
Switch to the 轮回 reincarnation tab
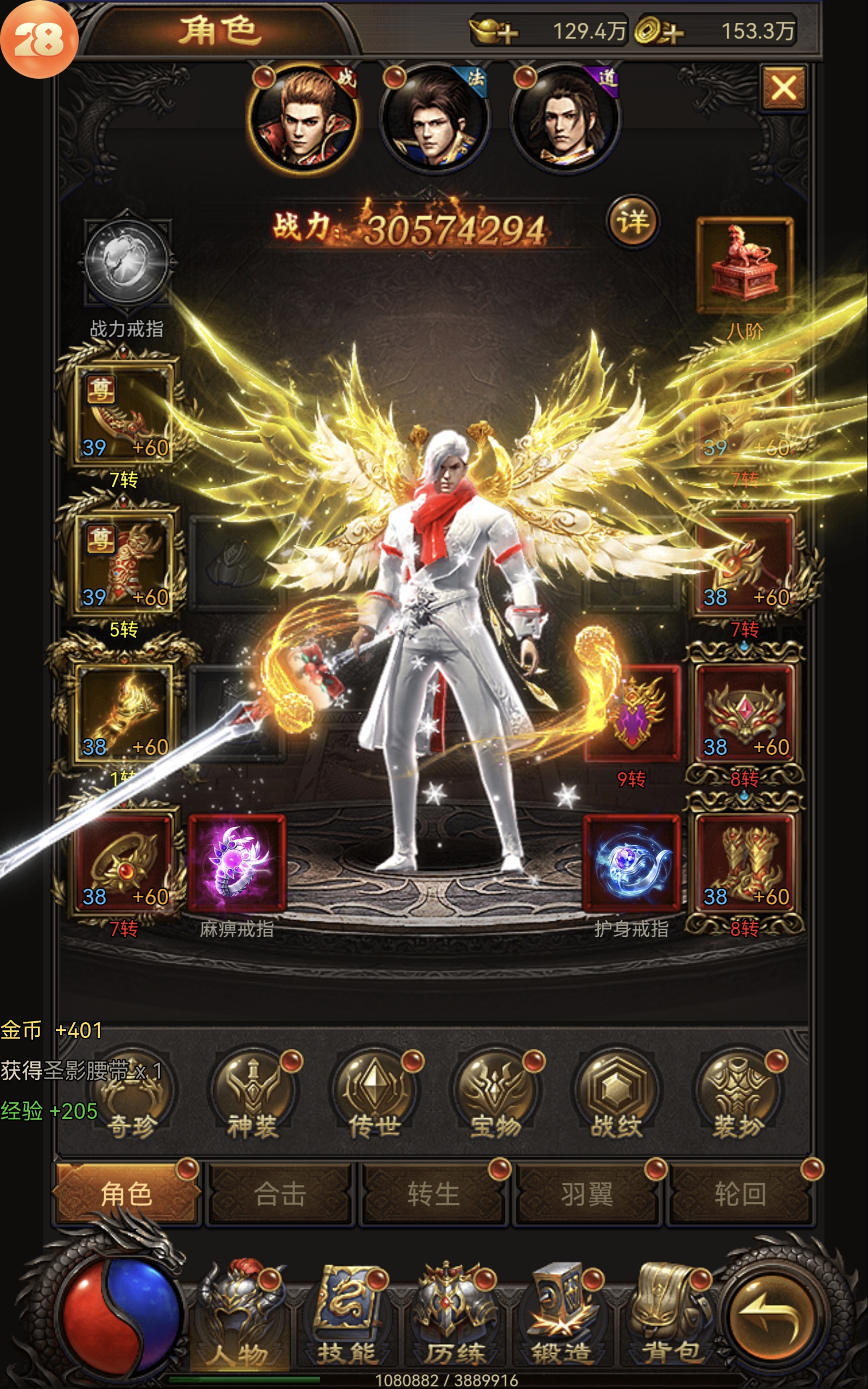click(740, 1195)
